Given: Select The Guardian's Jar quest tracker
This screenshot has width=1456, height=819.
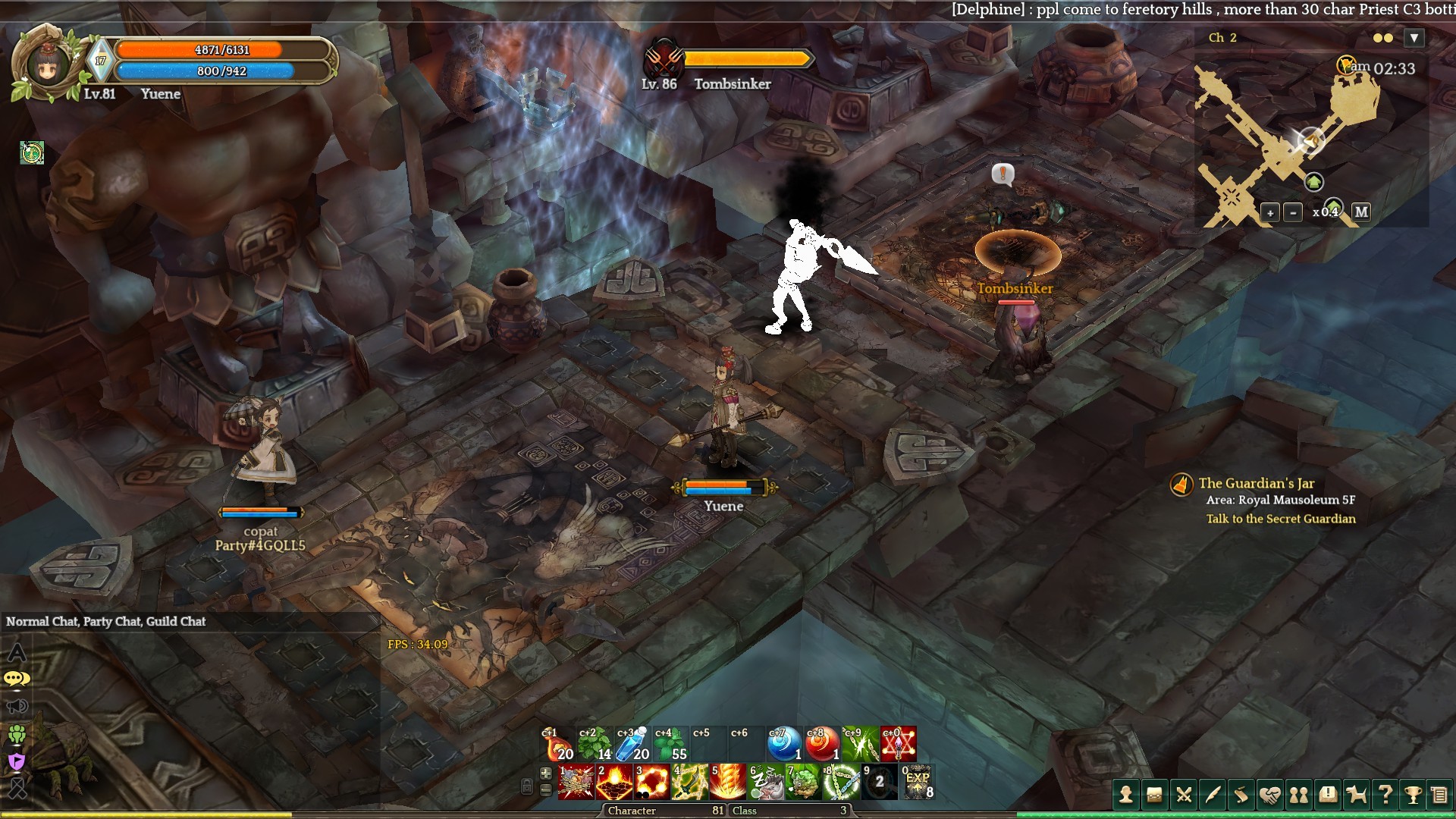Looking at the screenshot, I should (1256, 484).
